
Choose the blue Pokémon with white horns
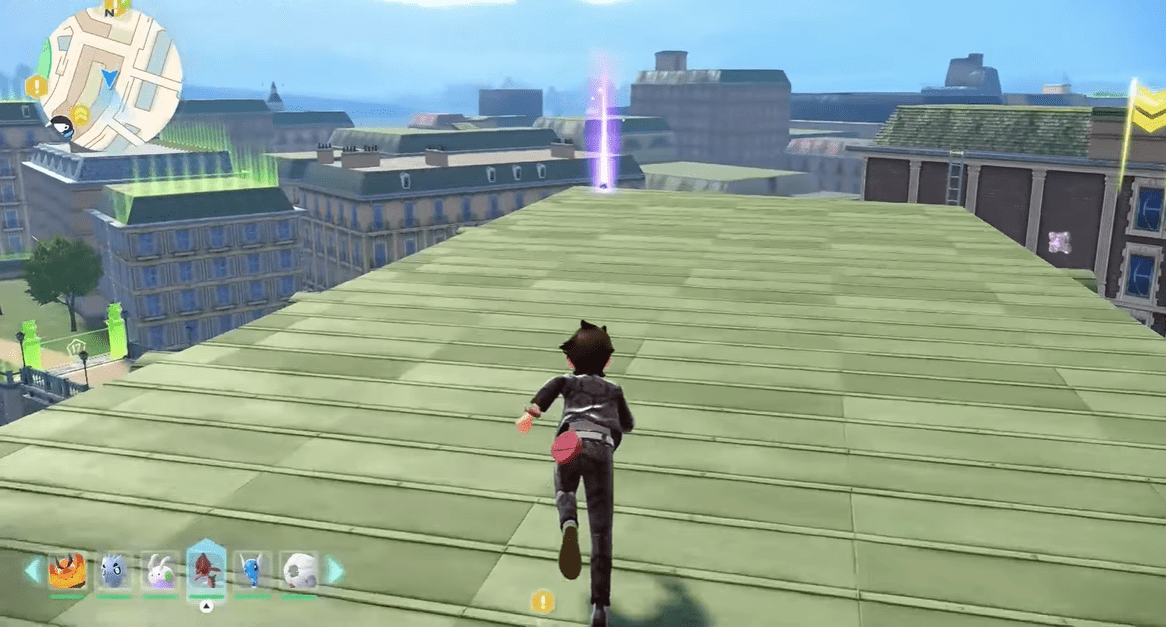(x=252, y=571)
